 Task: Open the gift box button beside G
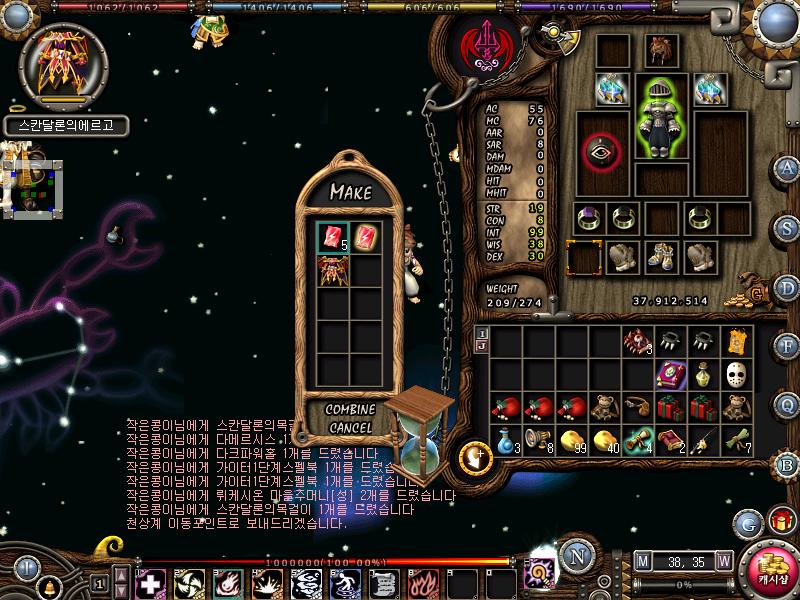click(x=778, y=521)
